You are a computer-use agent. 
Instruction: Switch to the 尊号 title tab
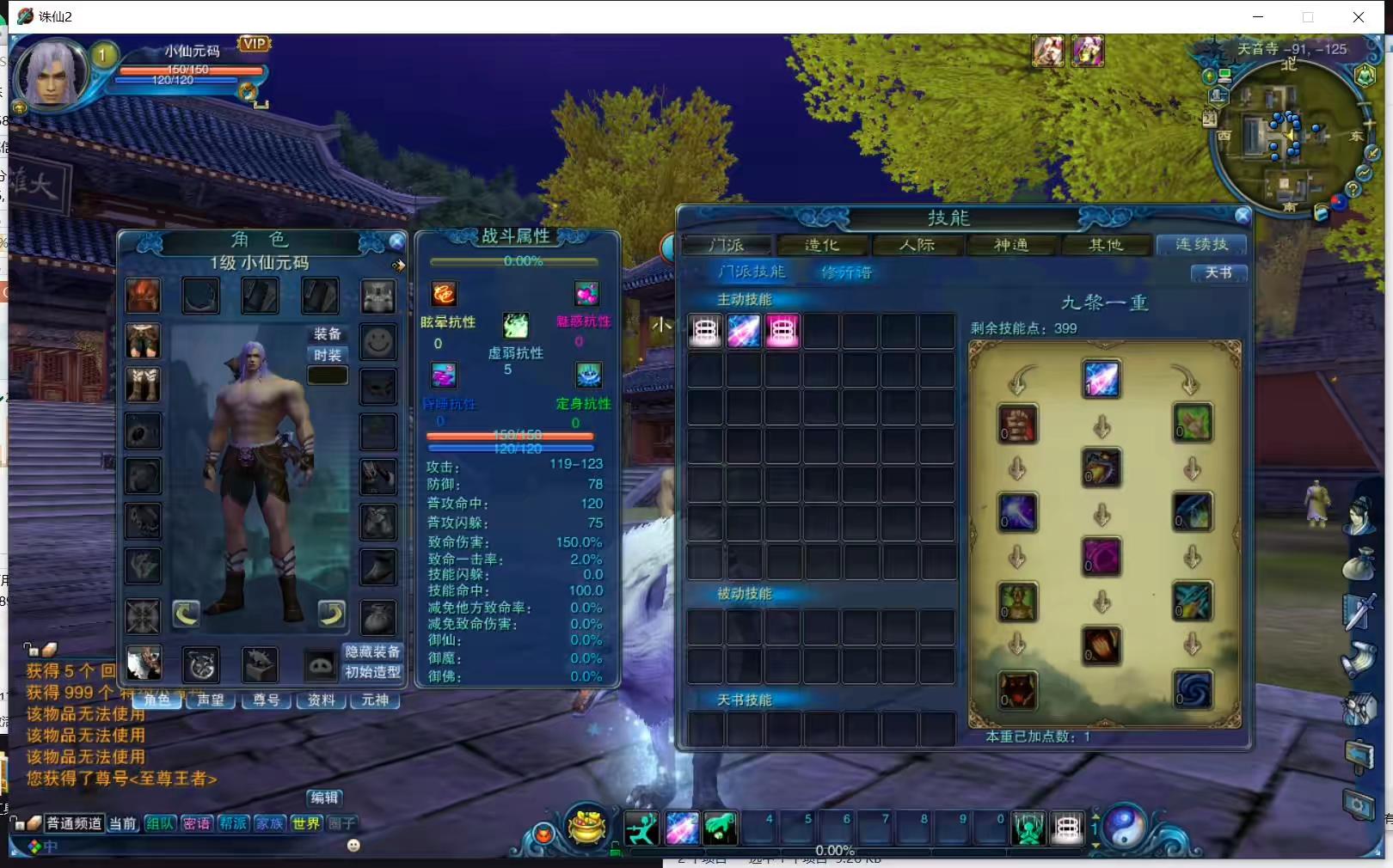(266, 700)
